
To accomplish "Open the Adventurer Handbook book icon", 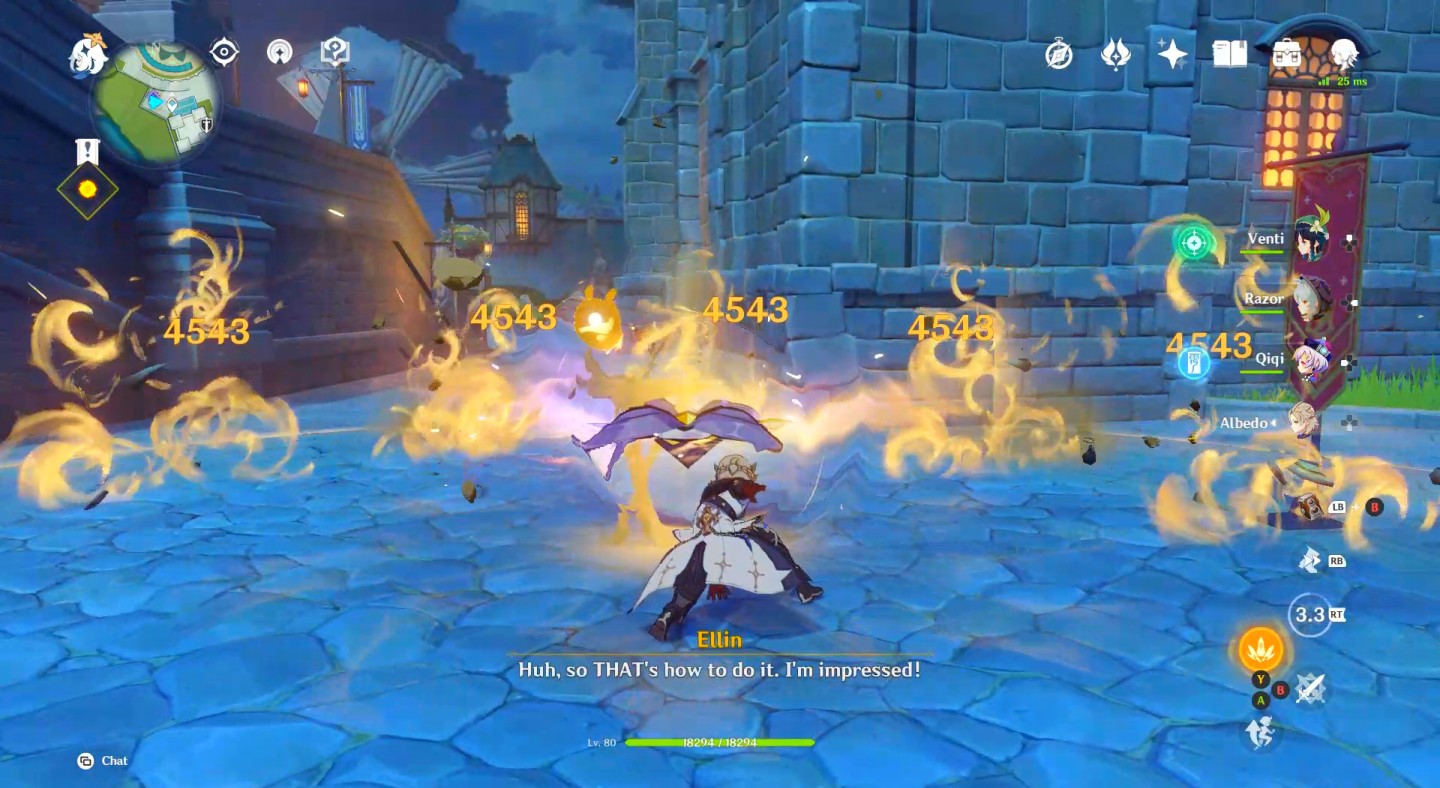I will pos(1230,54).
